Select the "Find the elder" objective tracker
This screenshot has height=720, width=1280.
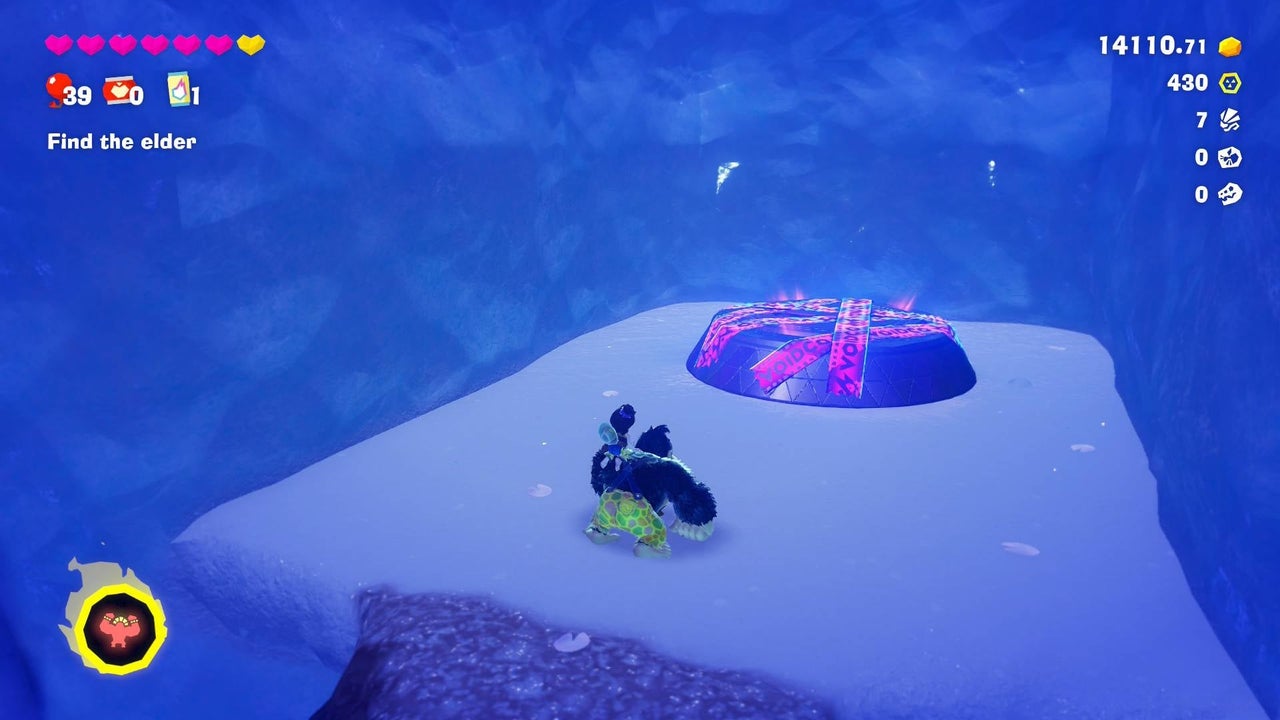121,142
